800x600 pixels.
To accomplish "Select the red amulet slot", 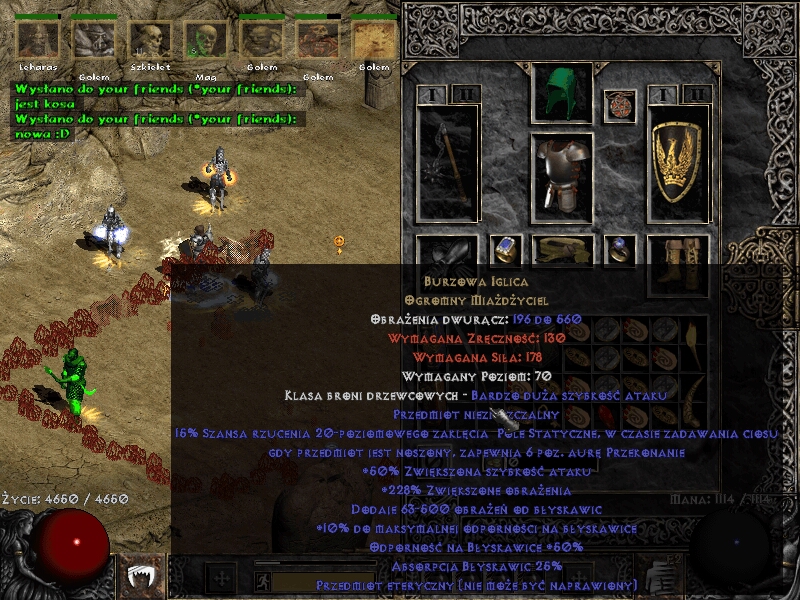I will click(620, 105).
